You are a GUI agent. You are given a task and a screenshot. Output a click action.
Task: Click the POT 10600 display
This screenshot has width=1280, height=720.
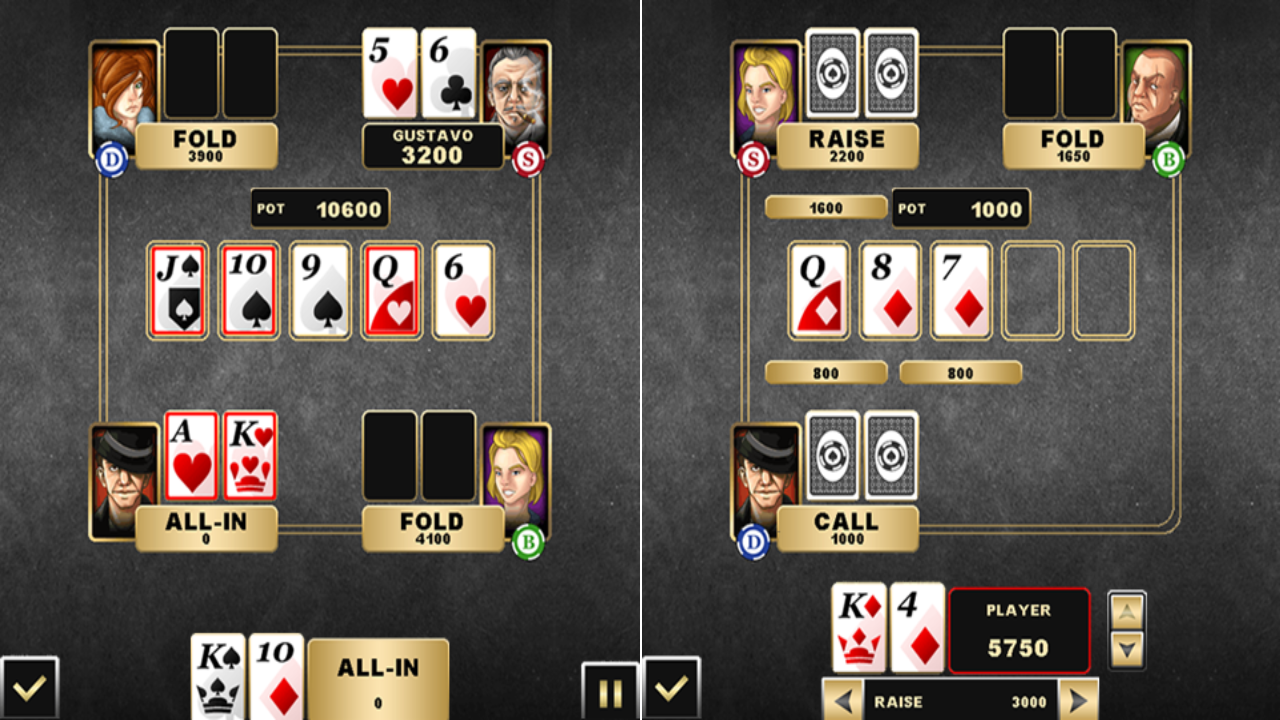point(320,208)
